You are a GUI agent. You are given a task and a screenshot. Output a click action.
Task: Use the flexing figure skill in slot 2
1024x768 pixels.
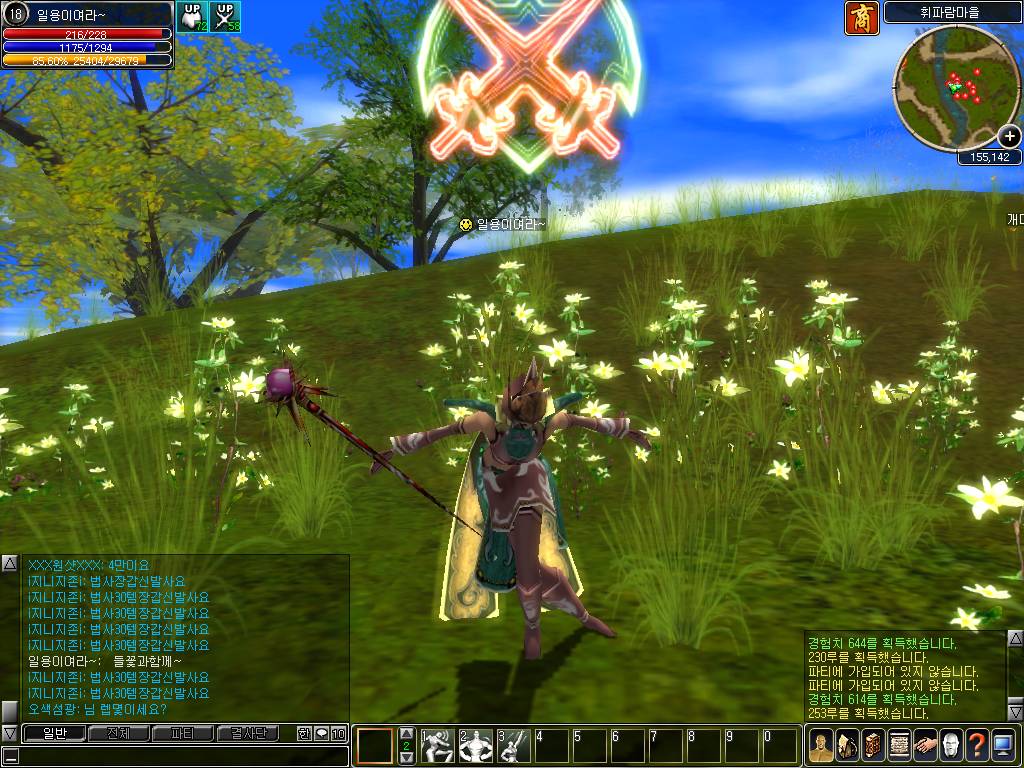[476, 747]
